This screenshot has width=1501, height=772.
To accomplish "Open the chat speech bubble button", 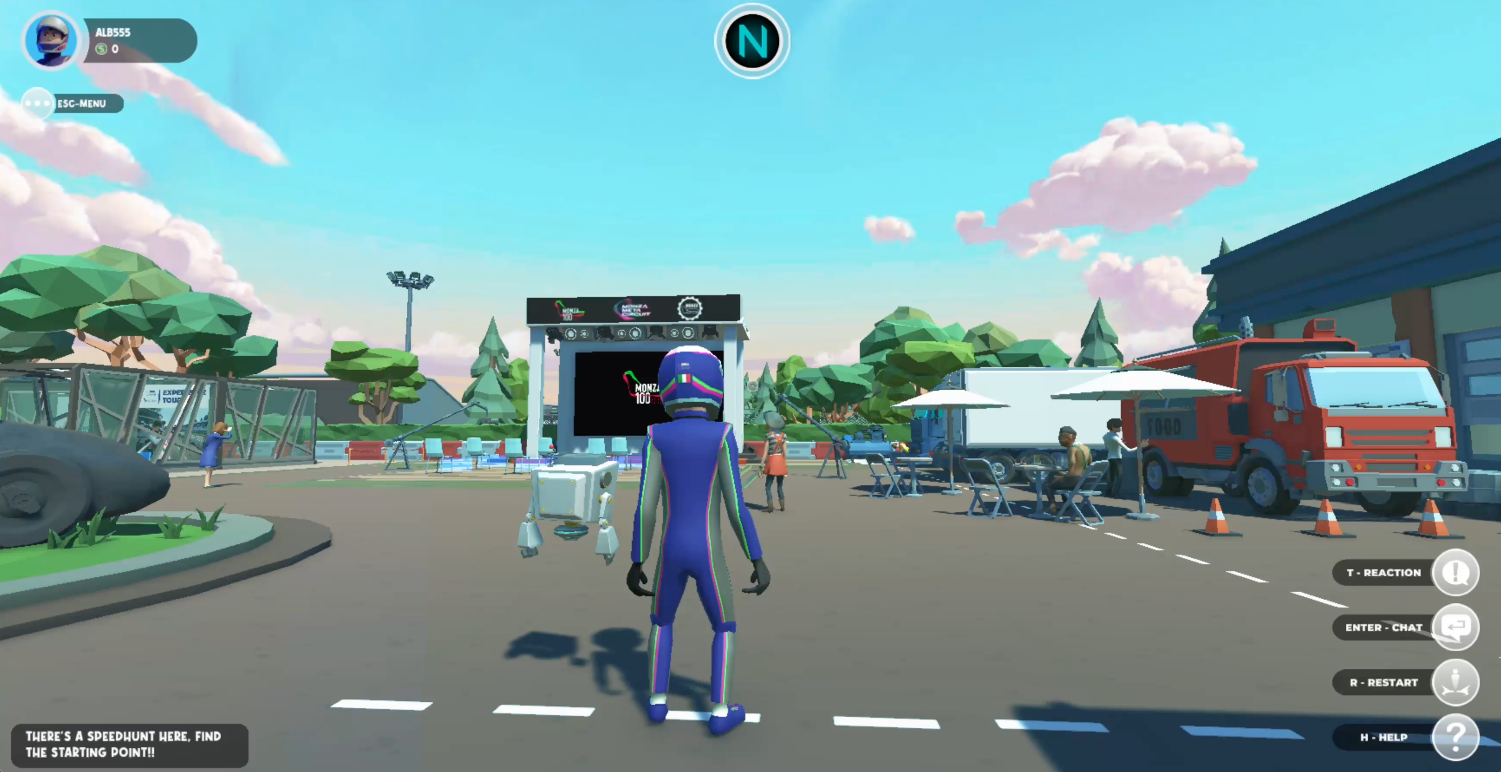I will [1455, 628].
